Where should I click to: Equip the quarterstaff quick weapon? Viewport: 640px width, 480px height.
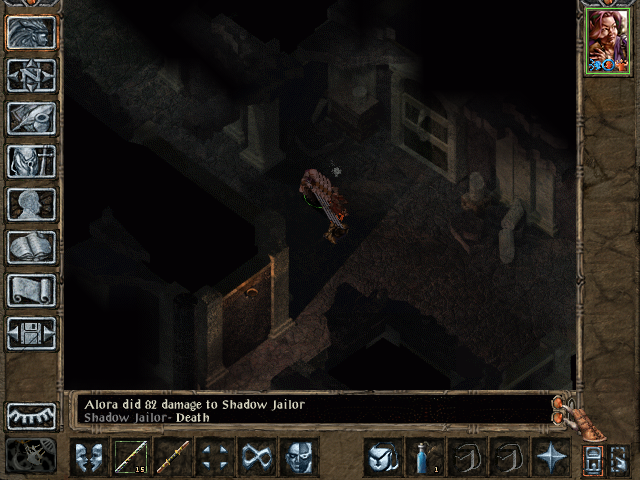pos(173,457)
